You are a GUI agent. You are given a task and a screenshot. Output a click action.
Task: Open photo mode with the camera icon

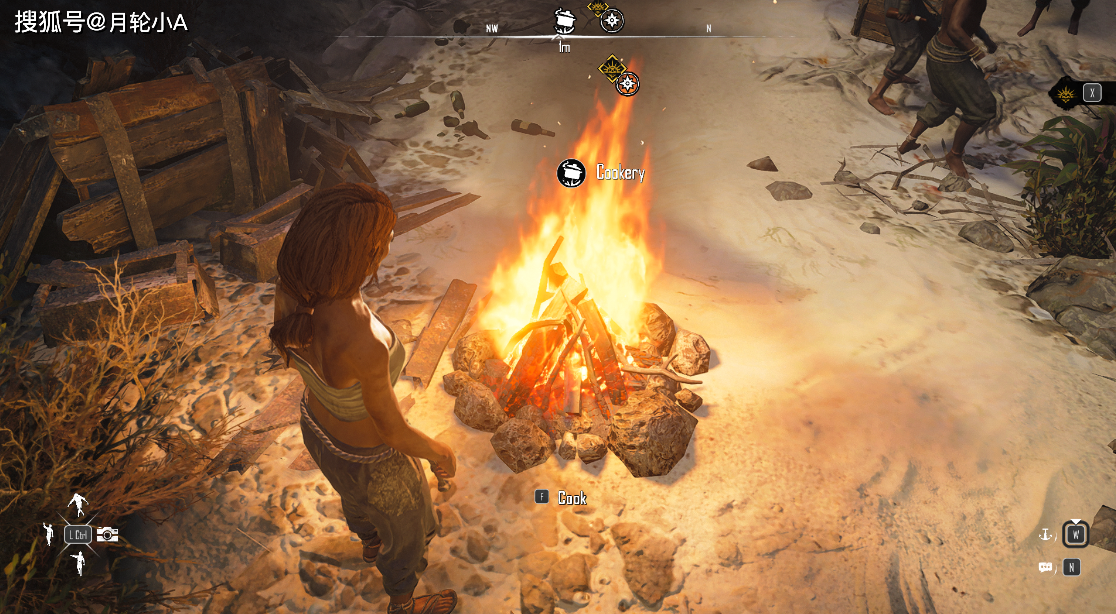pyautogui.click(x=108, y=535)
